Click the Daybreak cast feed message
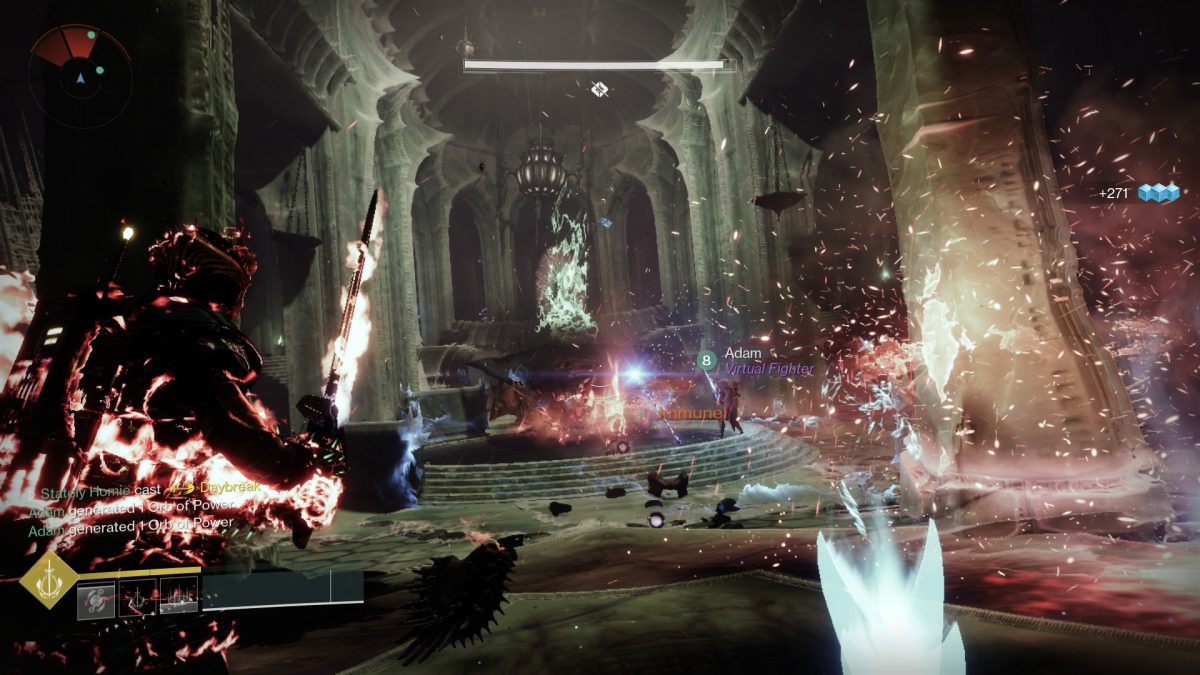The image size is (1200, 675). coord(135,487)
